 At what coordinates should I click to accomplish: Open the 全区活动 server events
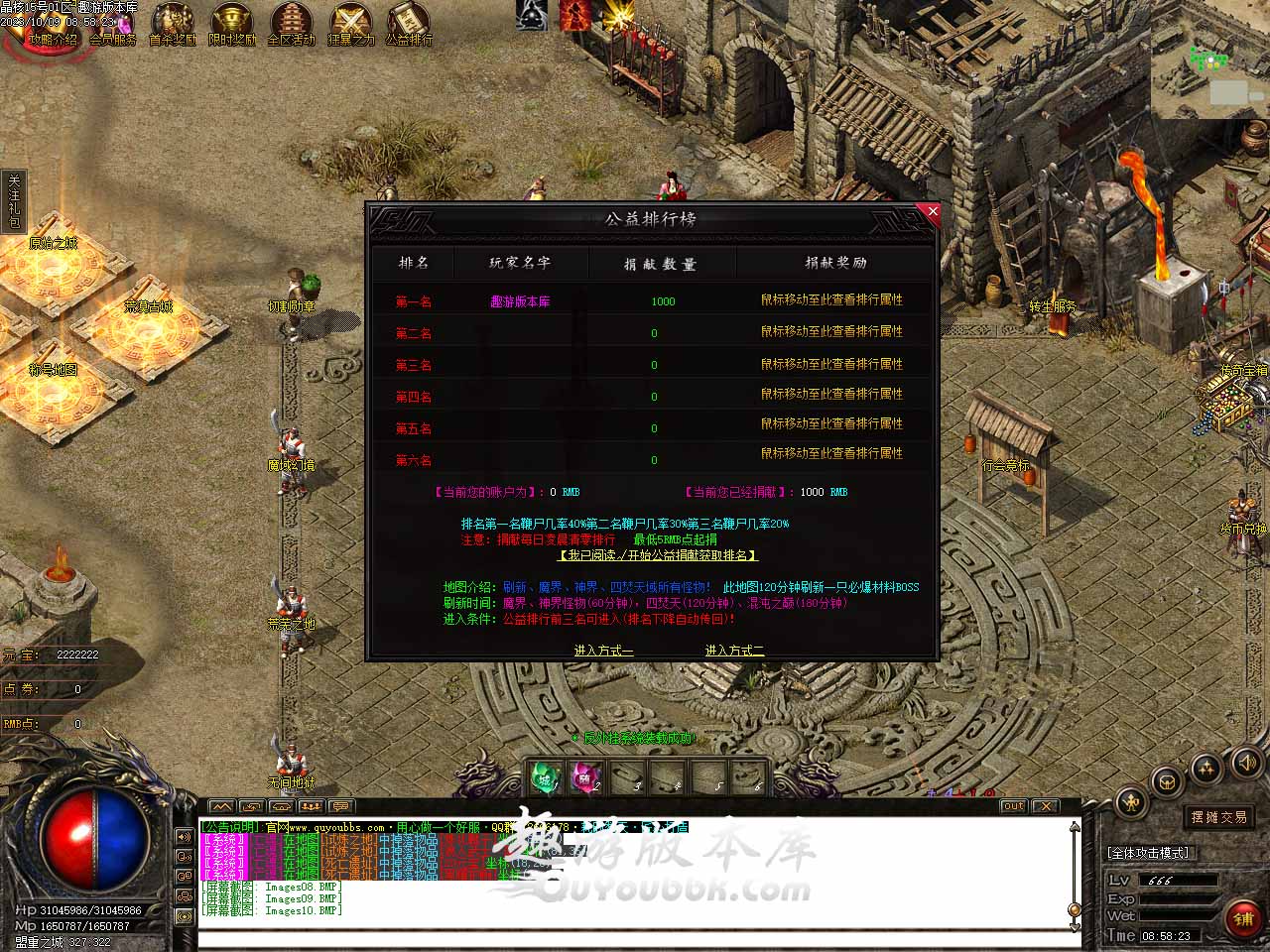291,25
